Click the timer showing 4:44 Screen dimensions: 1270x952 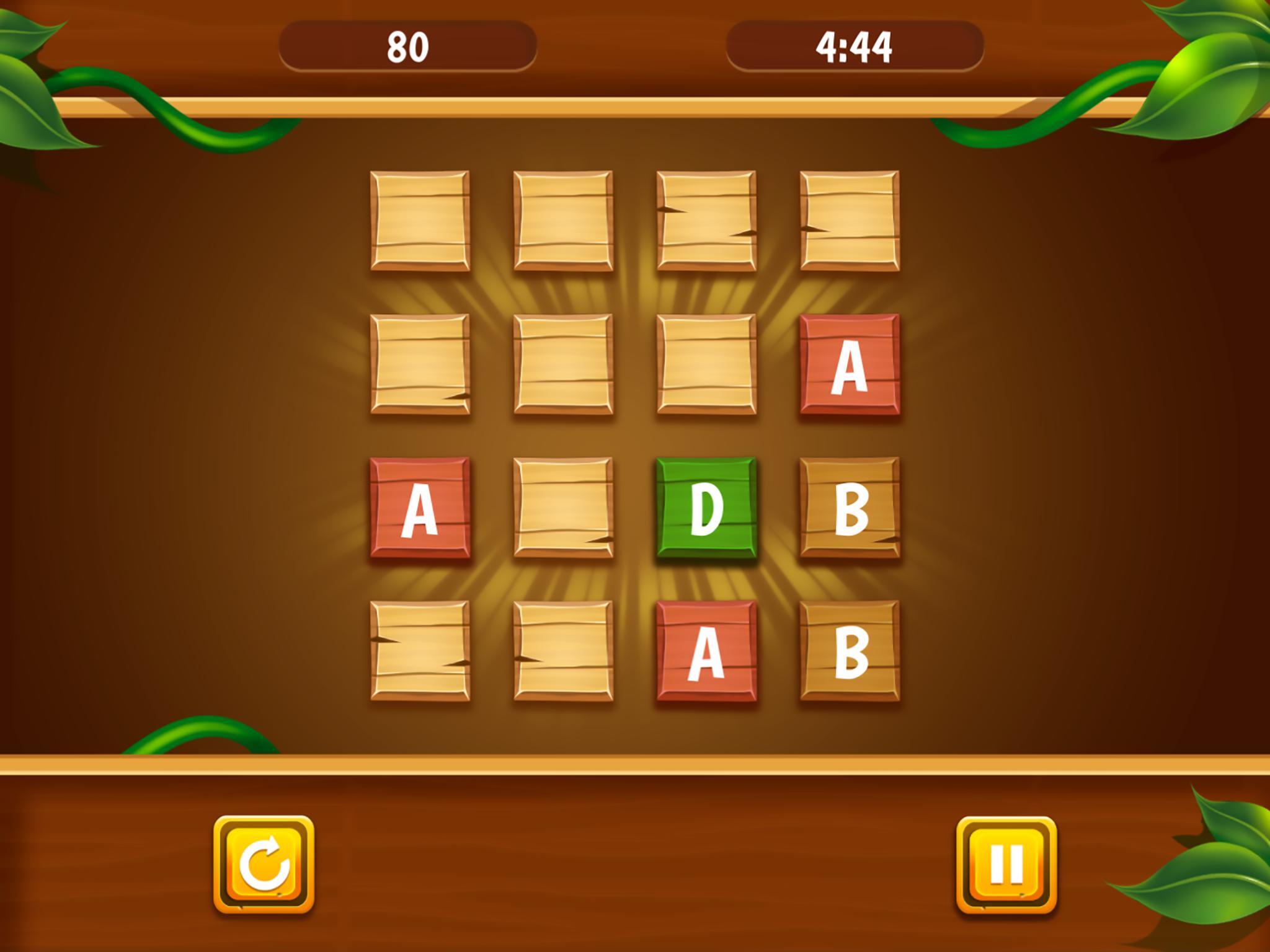click(x=856, y=43)
